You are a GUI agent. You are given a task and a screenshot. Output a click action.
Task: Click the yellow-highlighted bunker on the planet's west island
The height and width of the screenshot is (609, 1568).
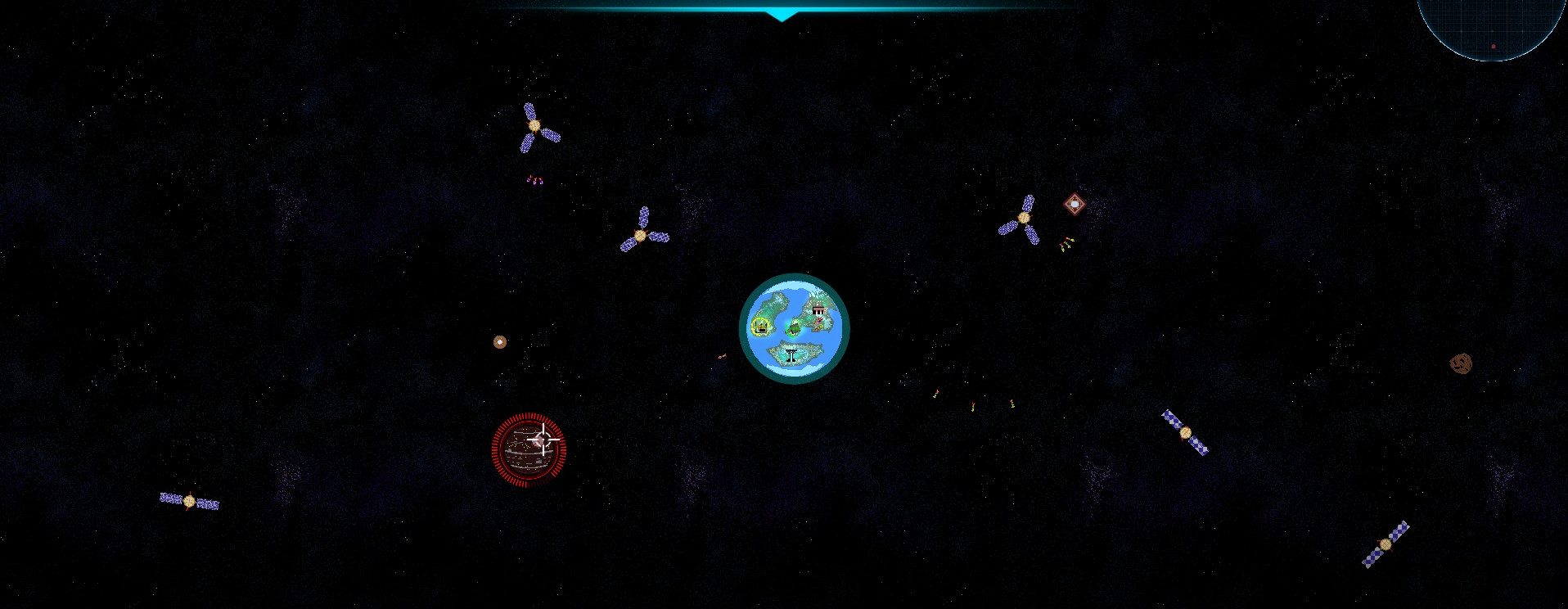759,326
